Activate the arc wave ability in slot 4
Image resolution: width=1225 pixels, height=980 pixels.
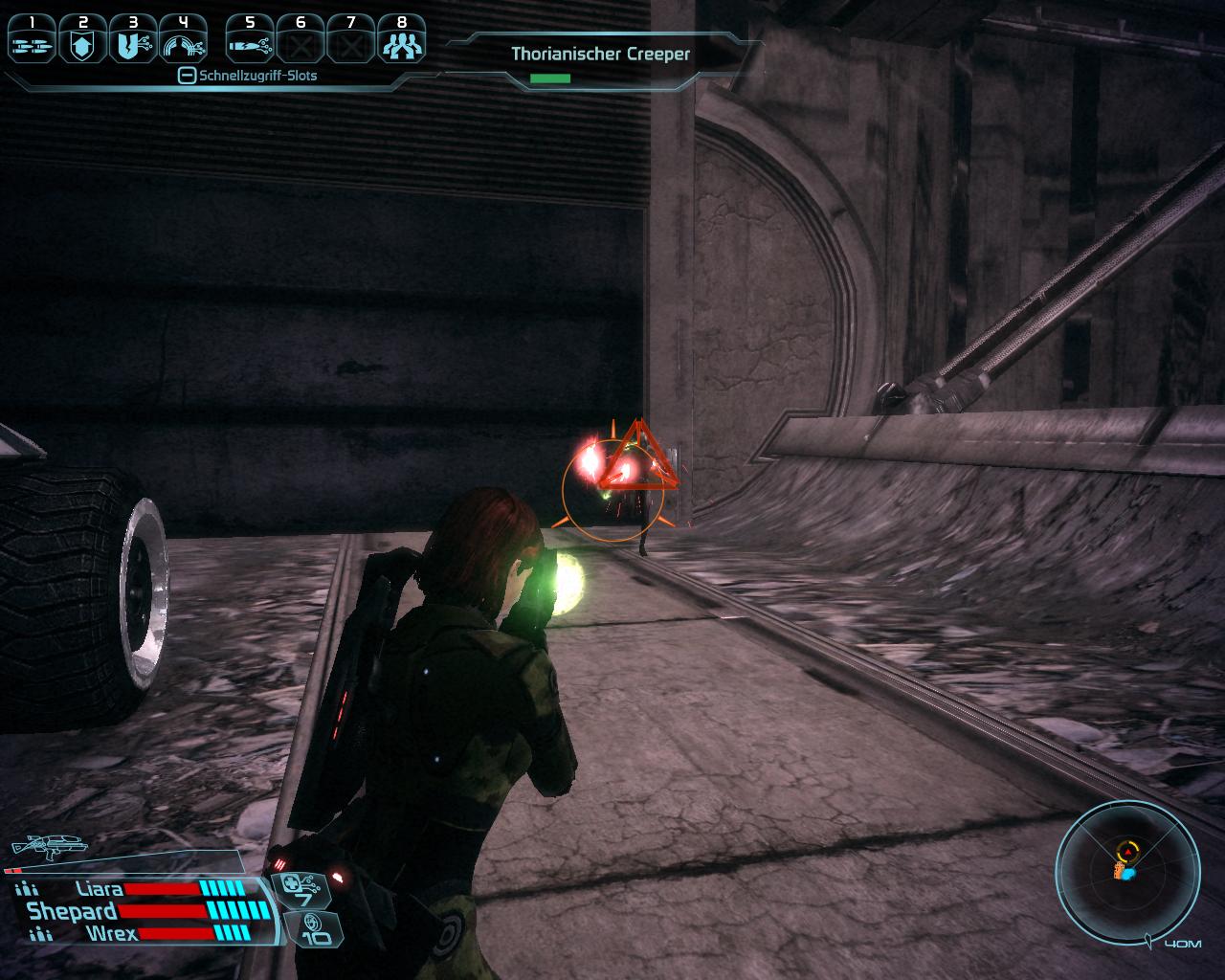point(183,39)
